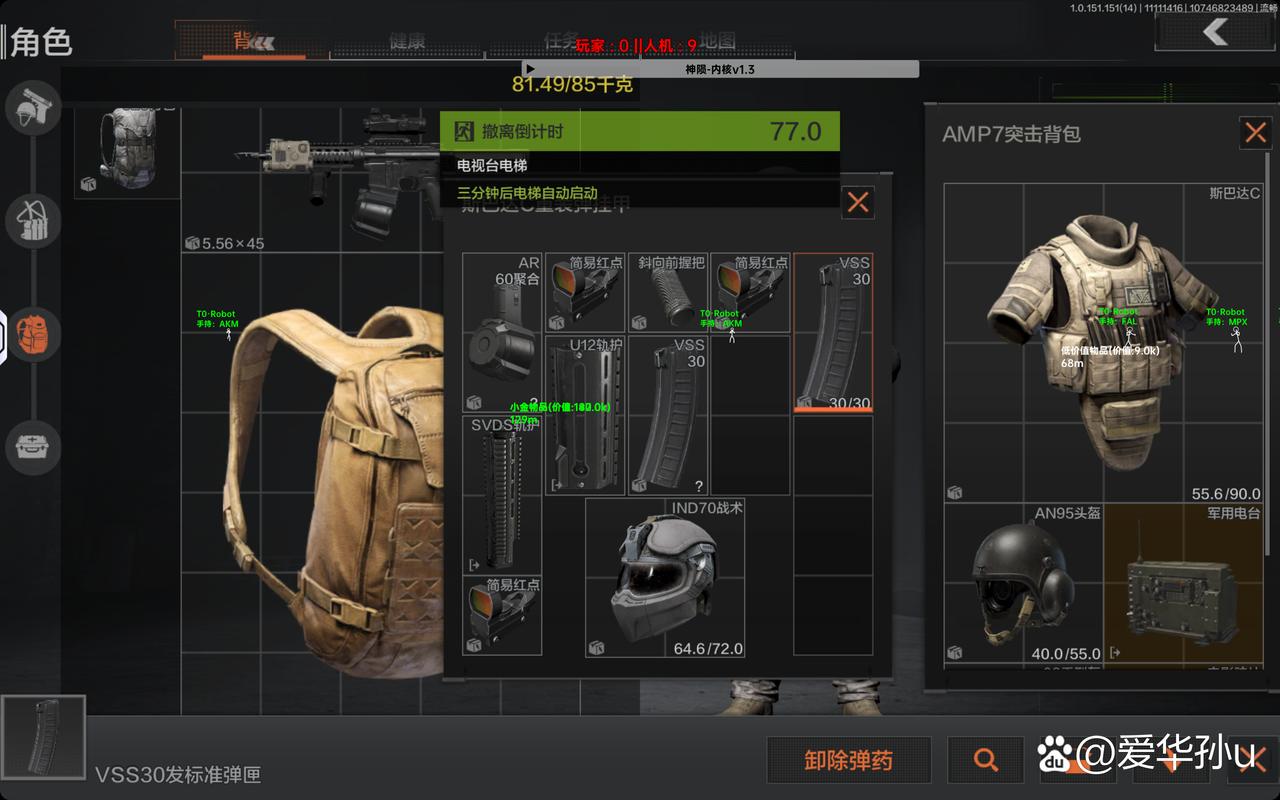Tap the 卸除弹药 button
Image resolution: width=1280 pixels, height=800 pixels.
(x=848, y=760)
